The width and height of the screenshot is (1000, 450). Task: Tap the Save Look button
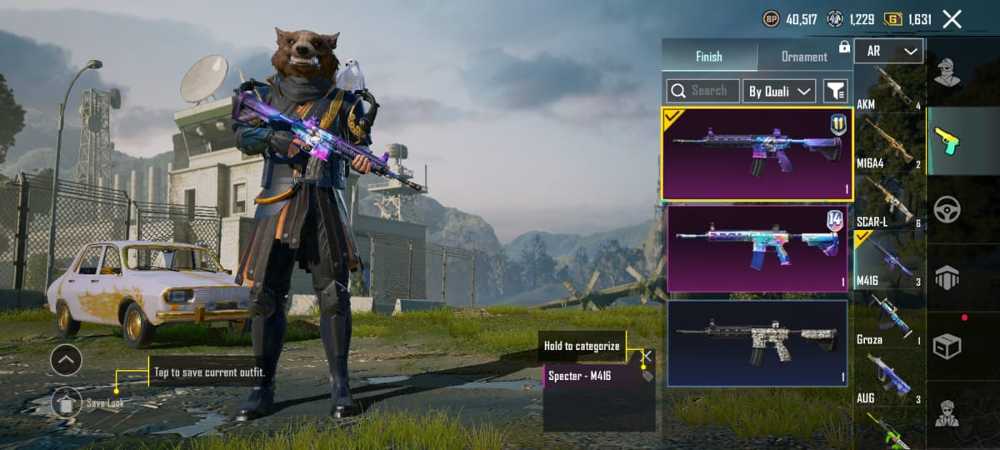tap(68, 402)
